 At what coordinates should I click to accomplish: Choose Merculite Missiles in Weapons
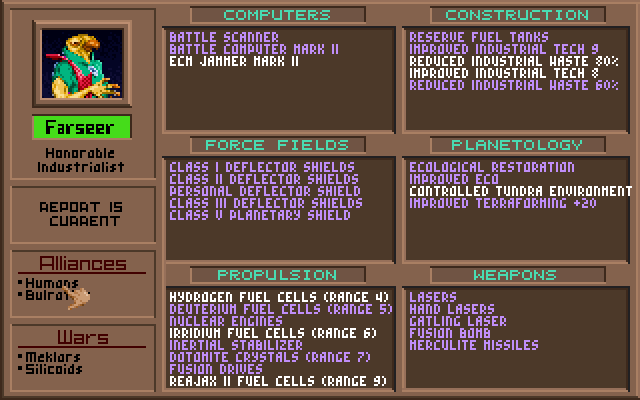pyautogui.click(x=474, y=345)
